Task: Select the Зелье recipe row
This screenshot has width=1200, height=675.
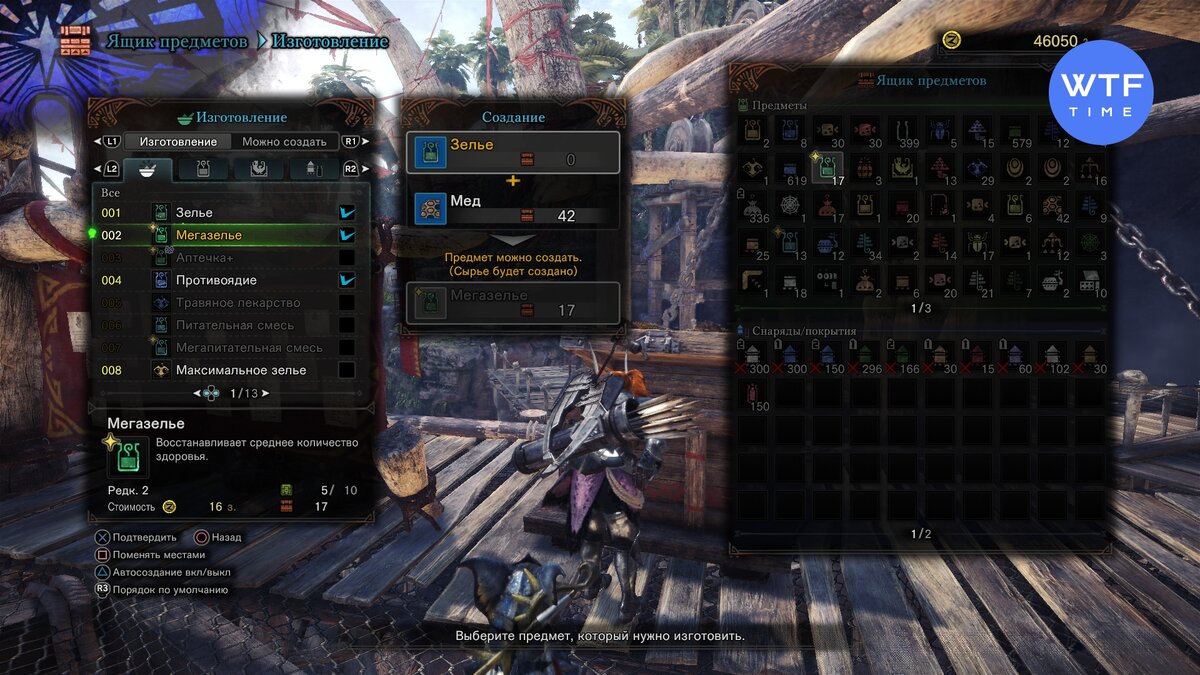Action: pos(228,213)
